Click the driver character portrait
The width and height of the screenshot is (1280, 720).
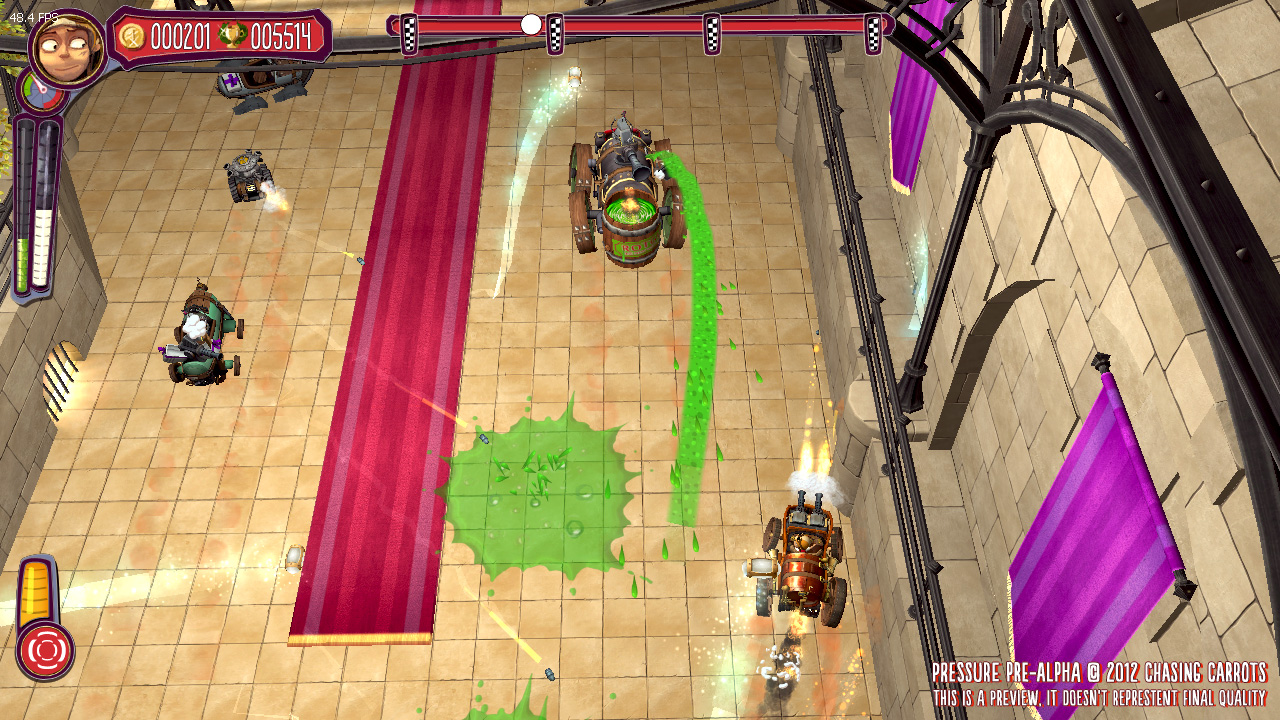point(66,46)
